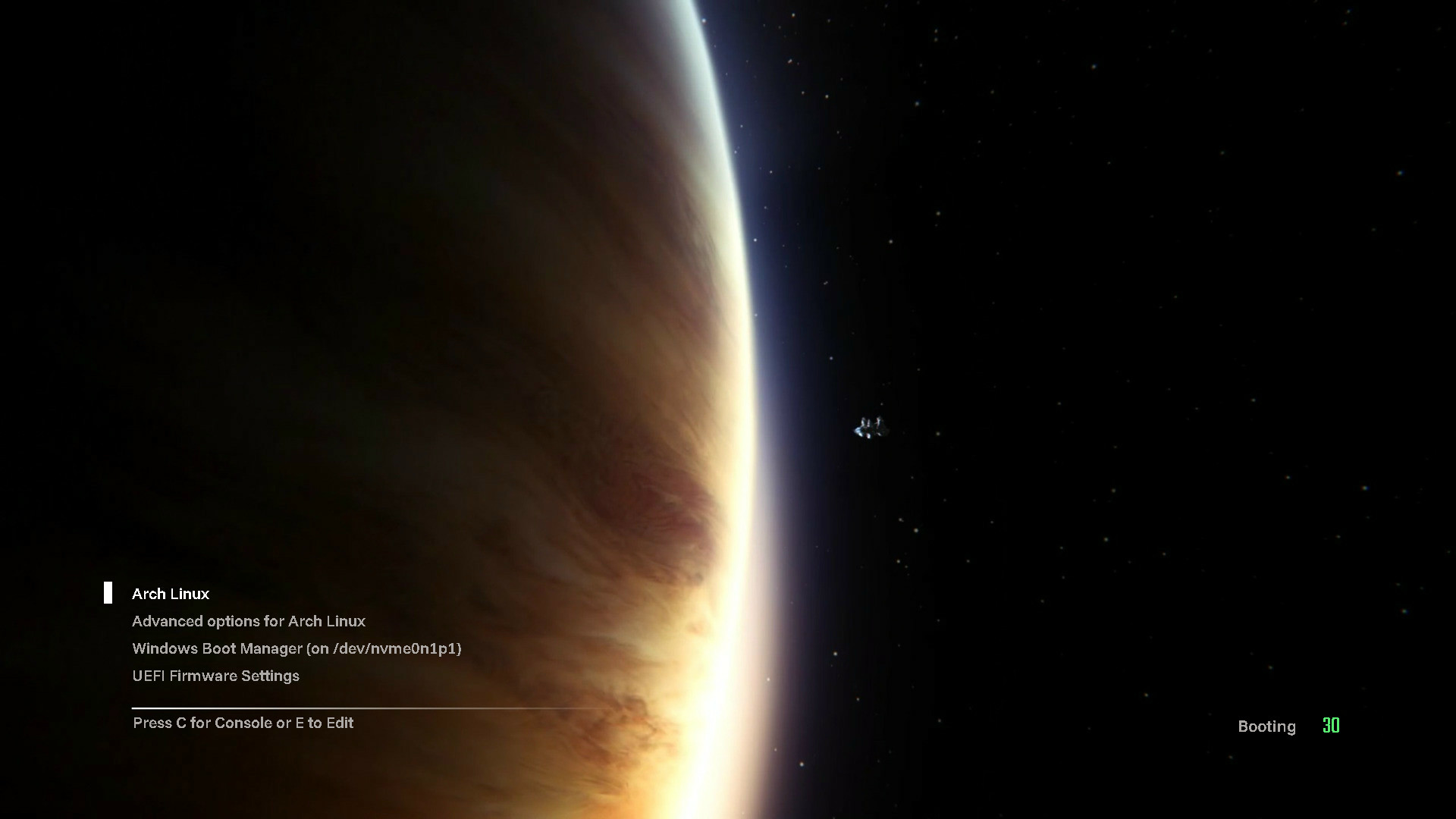Viewport: 1456px width, 819px height.
Task: Open UEFI Firmware Settings
Action: tap(215, 676)
